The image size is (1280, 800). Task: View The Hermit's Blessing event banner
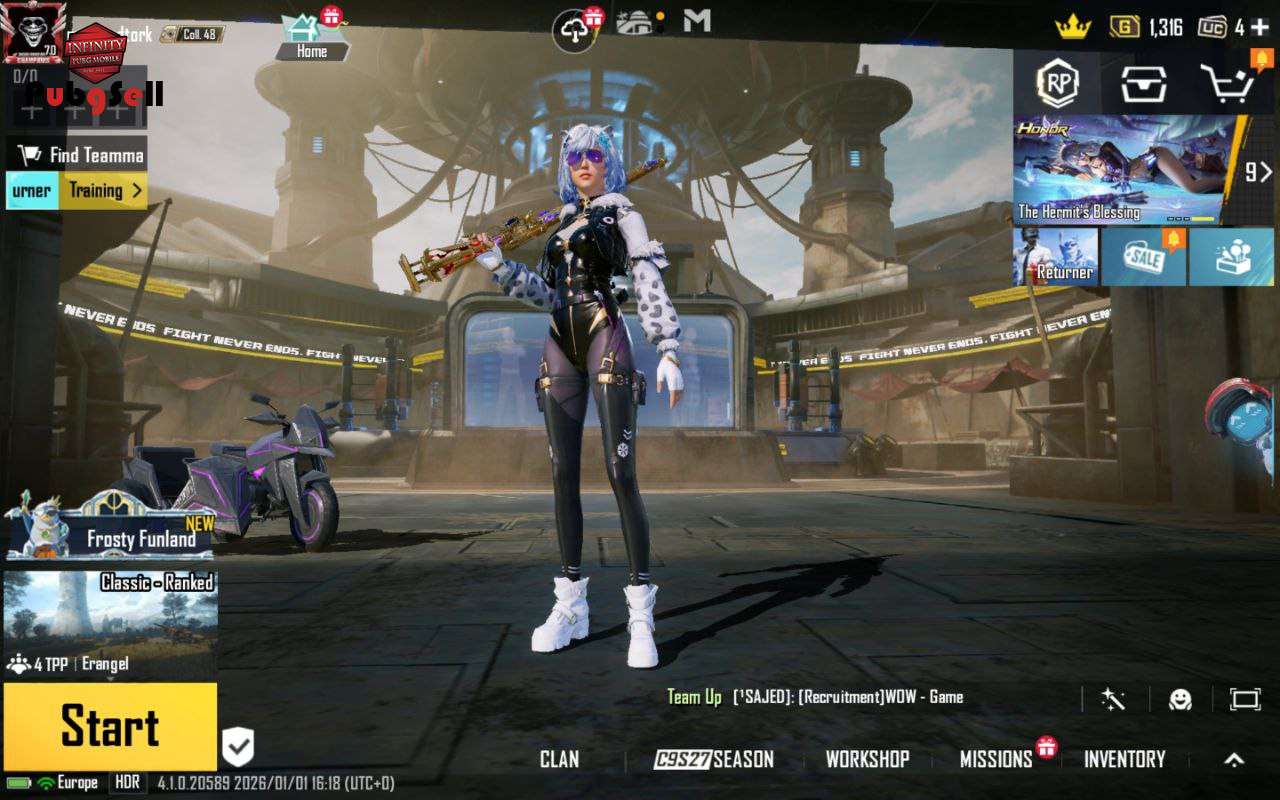(1125, 168)
